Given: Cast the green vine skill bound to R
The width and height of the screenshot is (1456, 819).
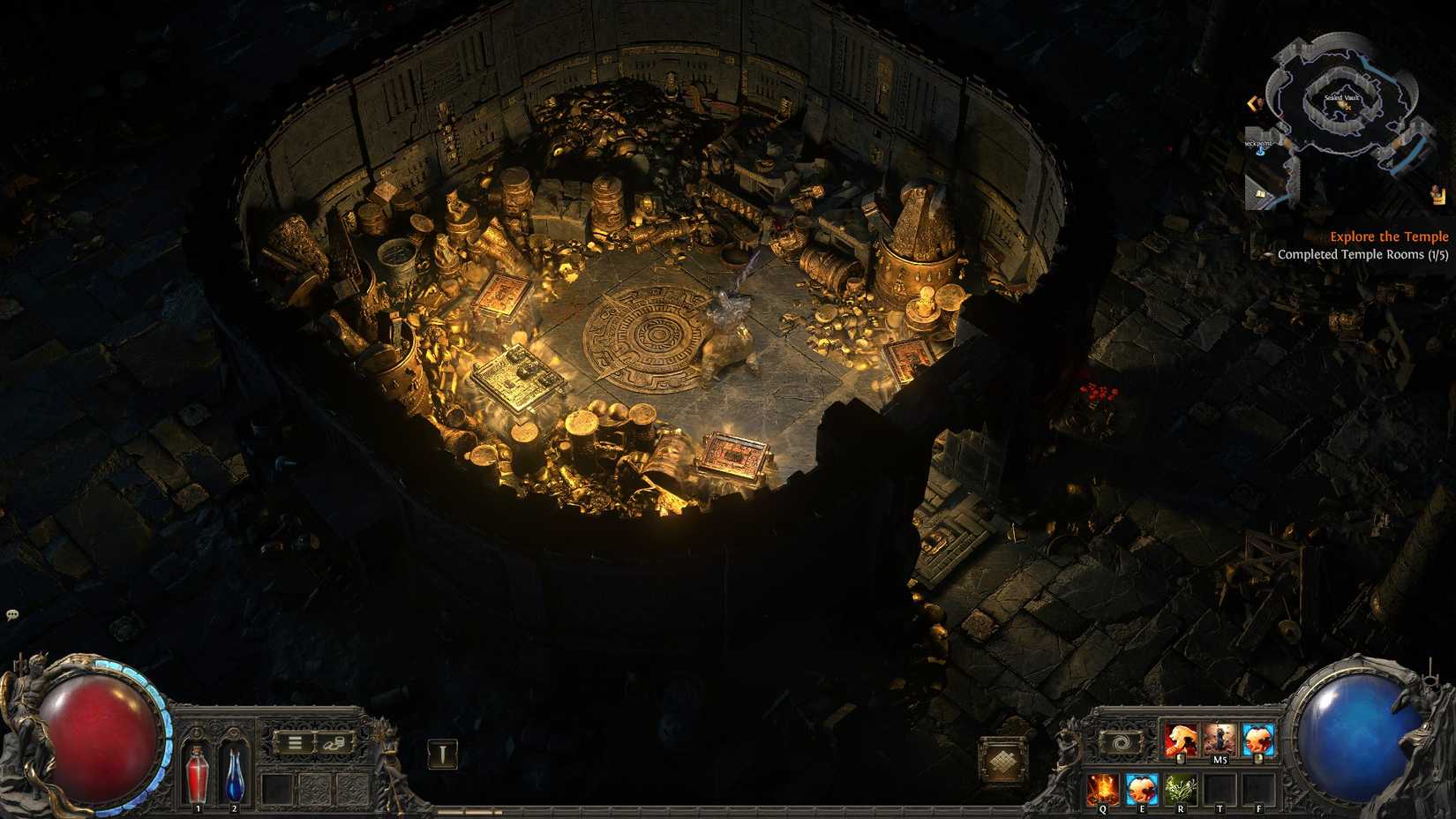Looking at the screenshot, I should coord(1180,788).
